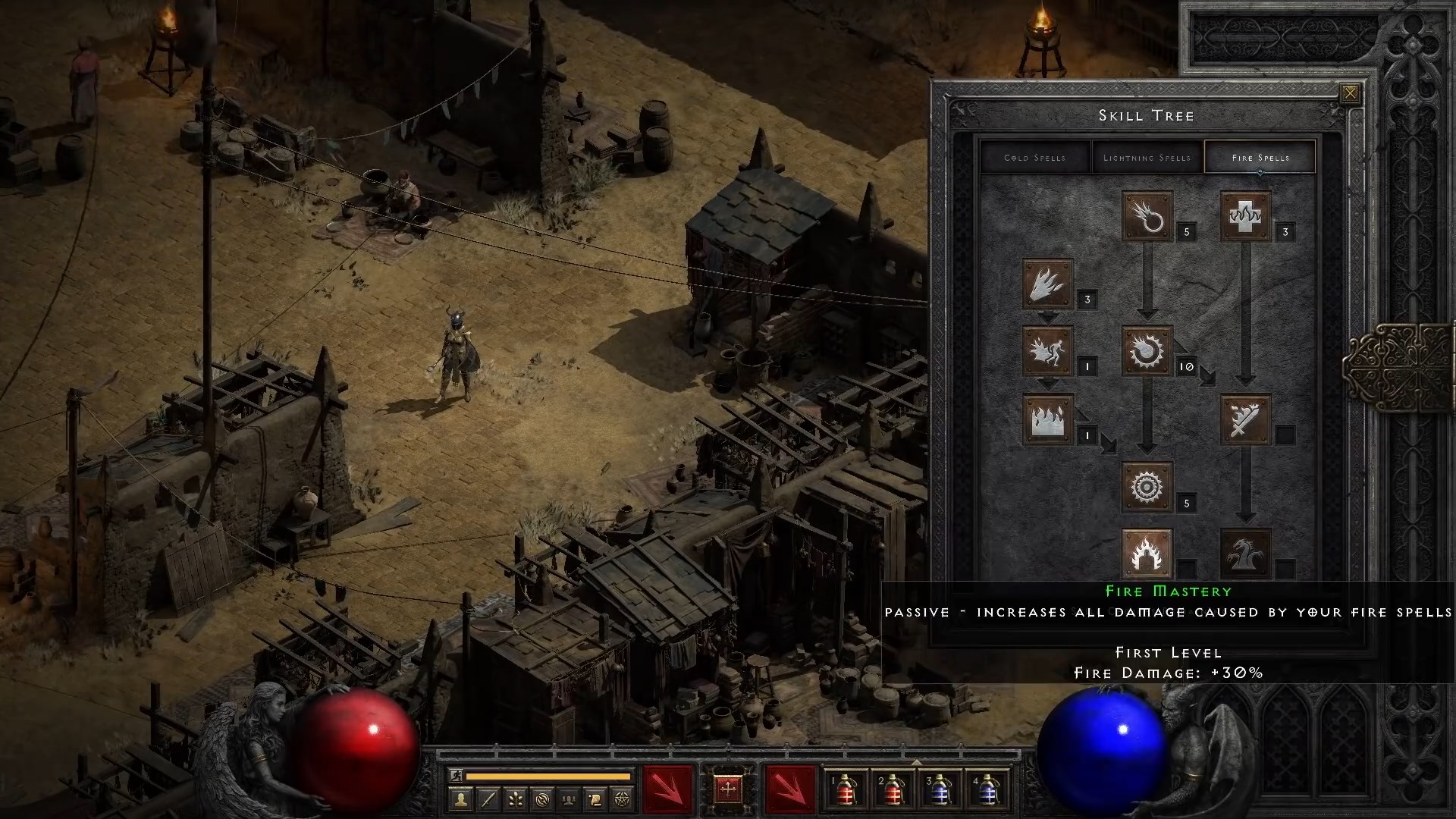The width and height of the screenshot is (1456, 819).
Task: Open the character screen portrait icon
Action: point(460,799)
